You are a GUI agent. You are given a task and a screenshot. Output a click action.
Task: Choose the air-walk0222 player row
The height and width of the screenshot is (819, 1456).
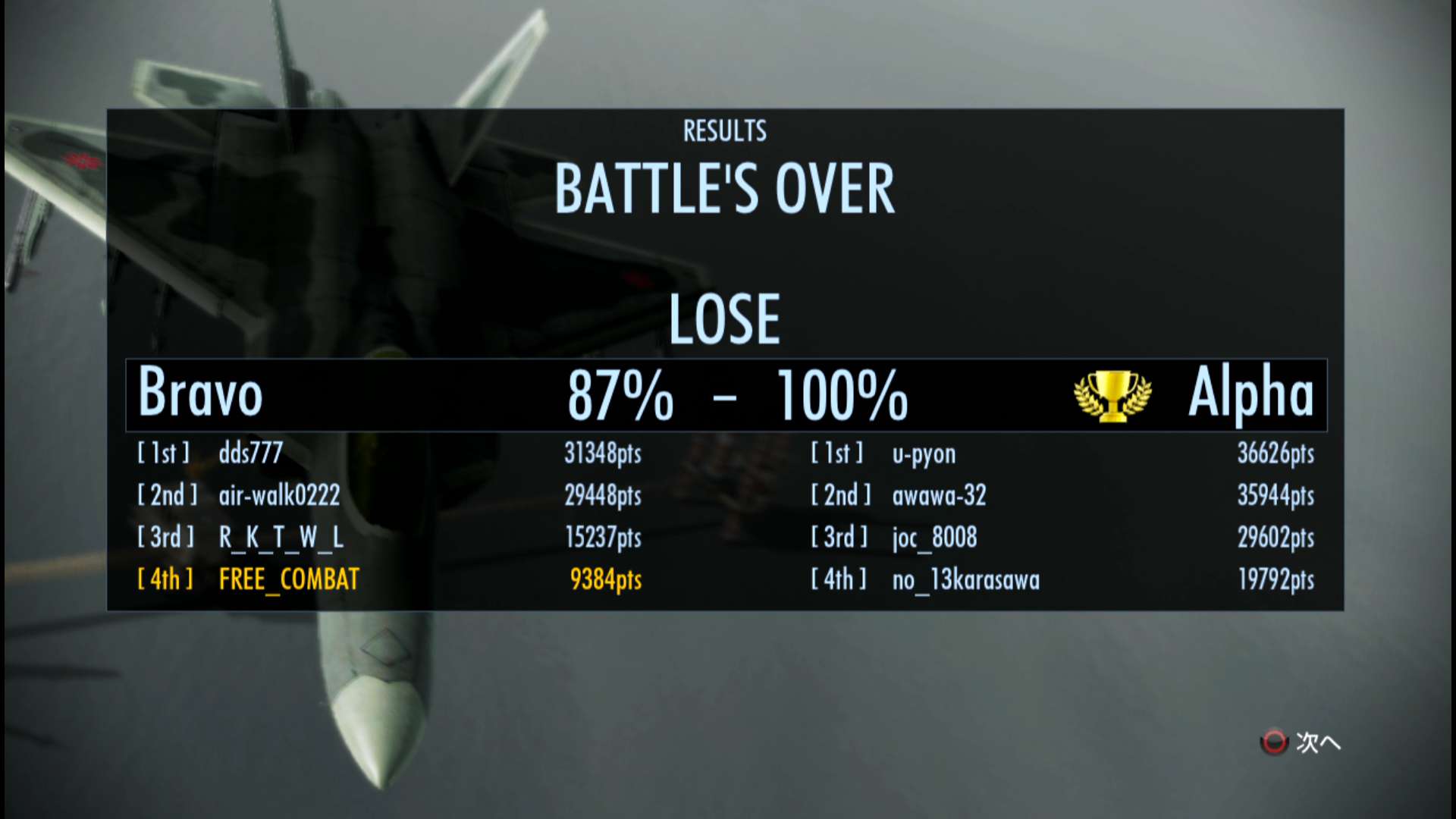click(x=279, y=496)
